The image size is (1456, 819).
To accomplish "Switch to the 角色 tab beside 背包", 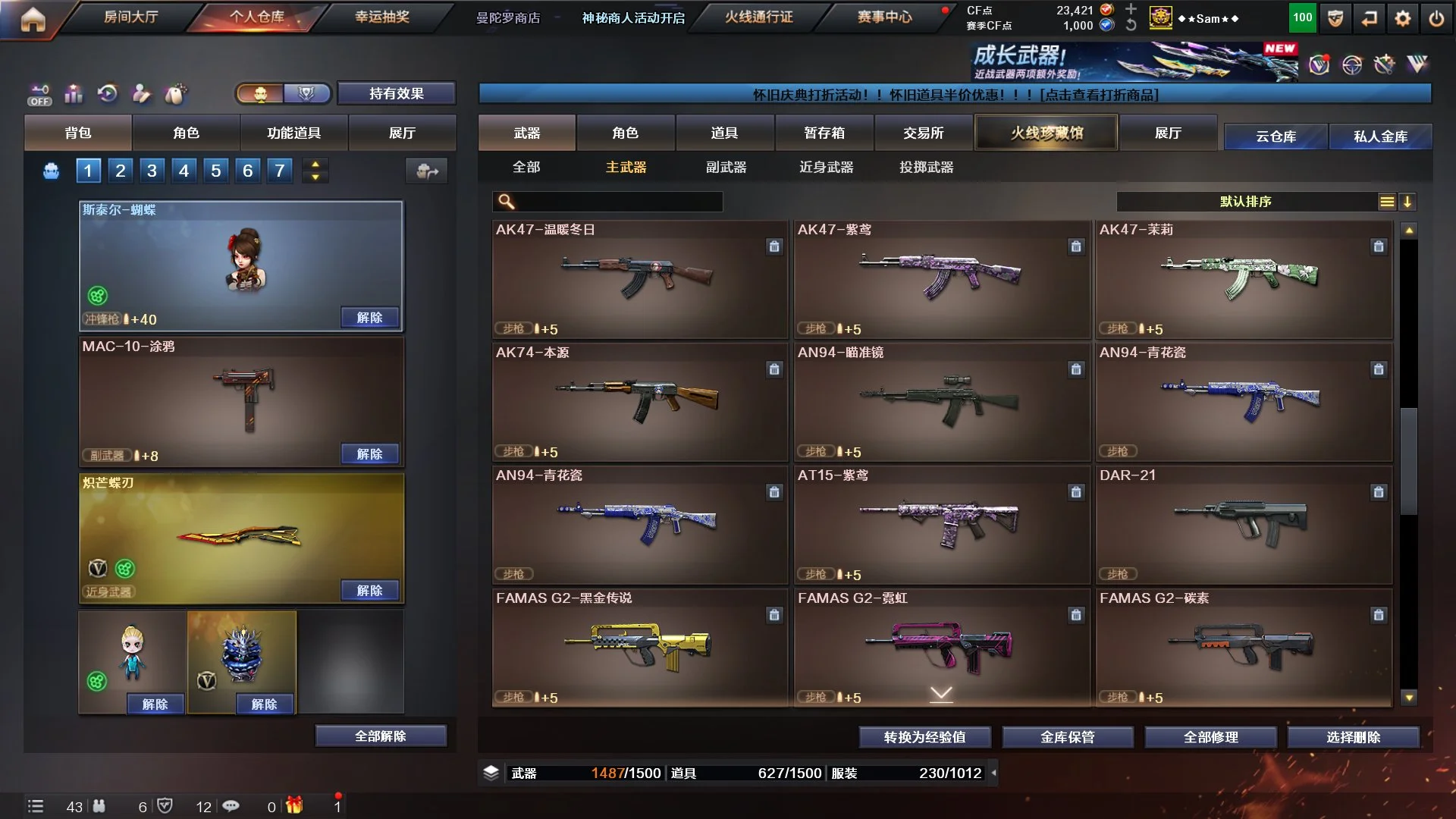I will click(186, 133).
